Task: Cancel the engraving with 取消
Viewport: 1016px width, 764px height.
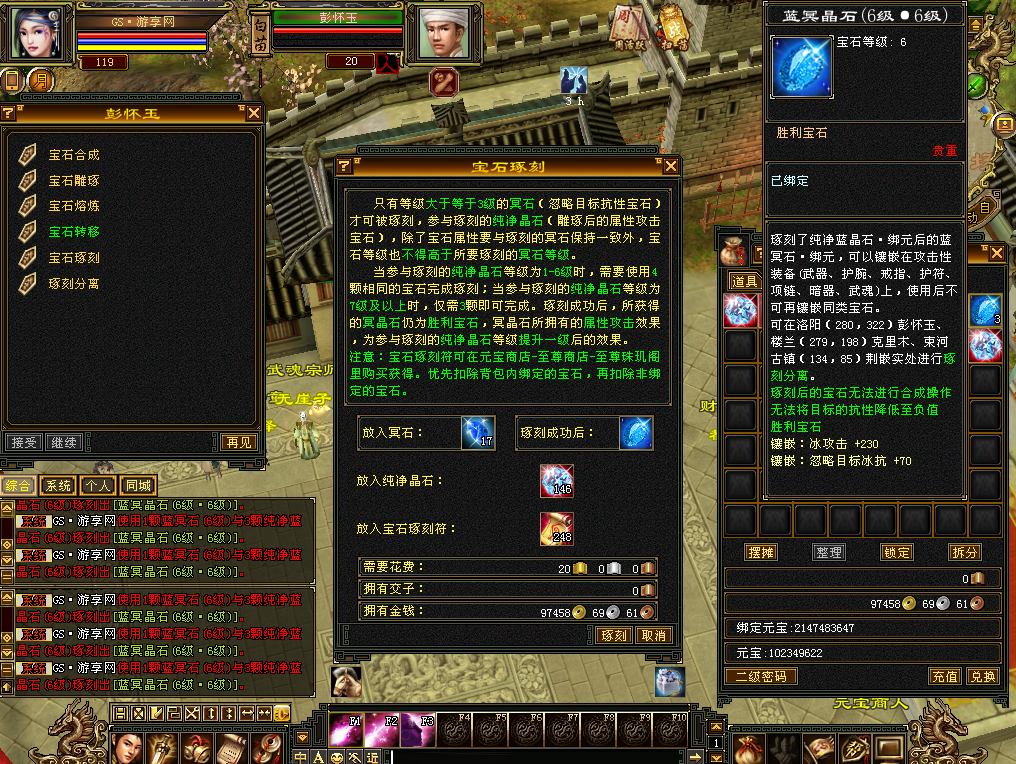Action: [653, 635]
